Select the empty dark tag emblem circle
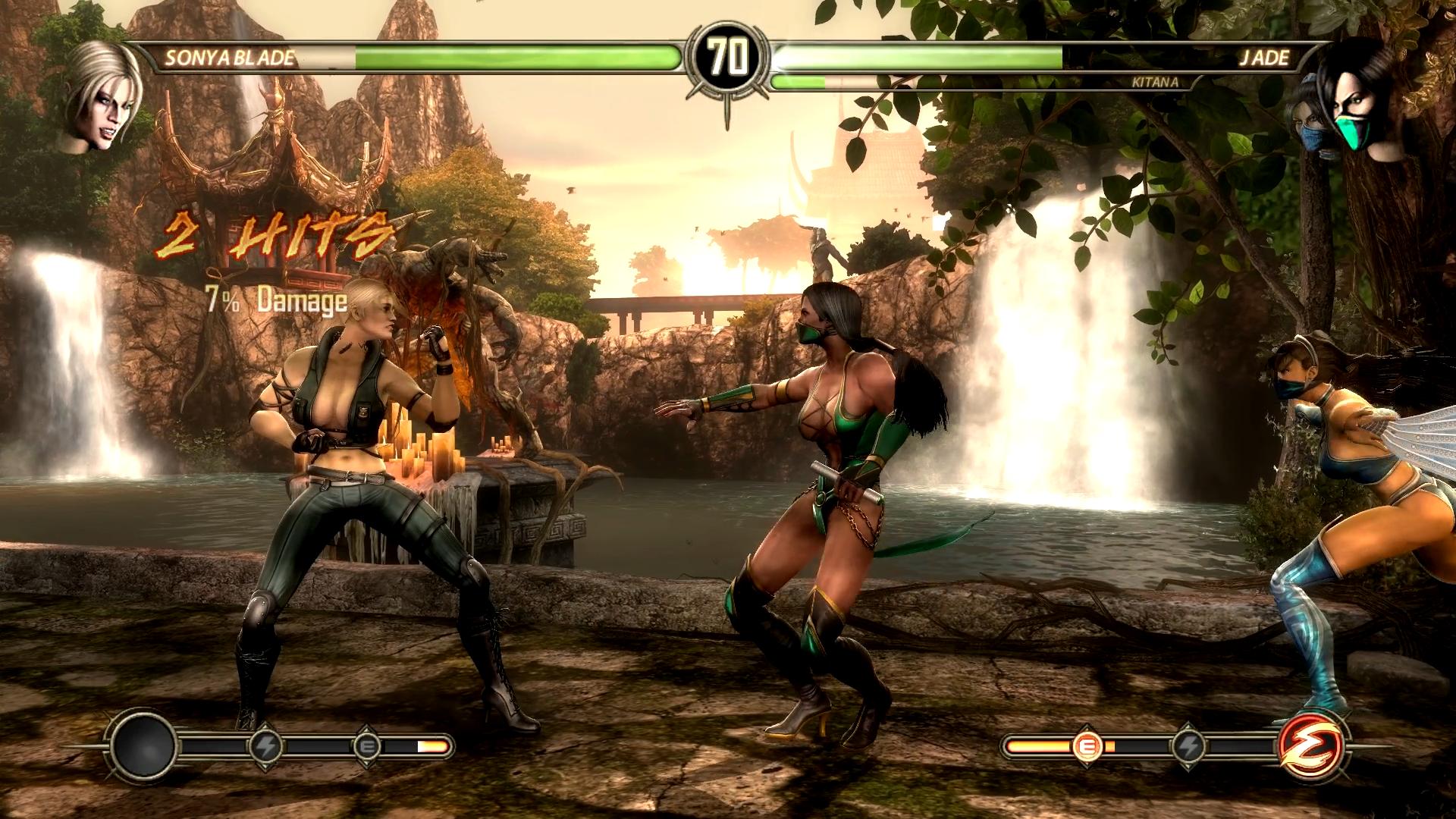Screen dimensions: 1456x819 point(144,746)
